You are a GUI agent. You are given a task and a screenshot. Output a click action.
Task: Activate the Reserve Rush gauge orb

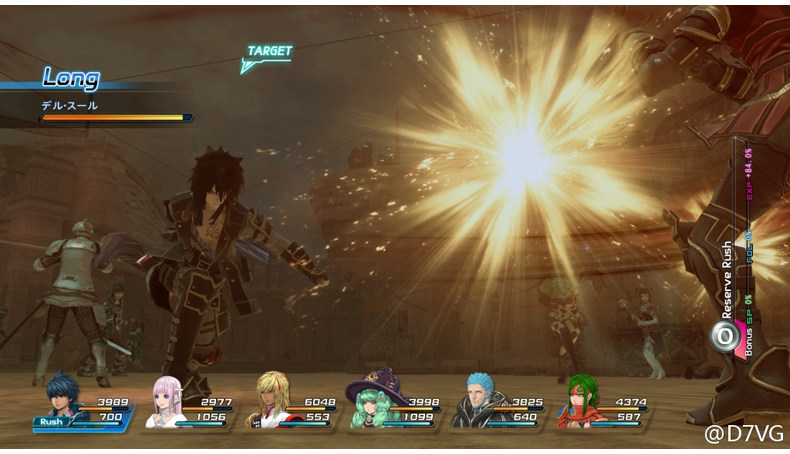723,337
